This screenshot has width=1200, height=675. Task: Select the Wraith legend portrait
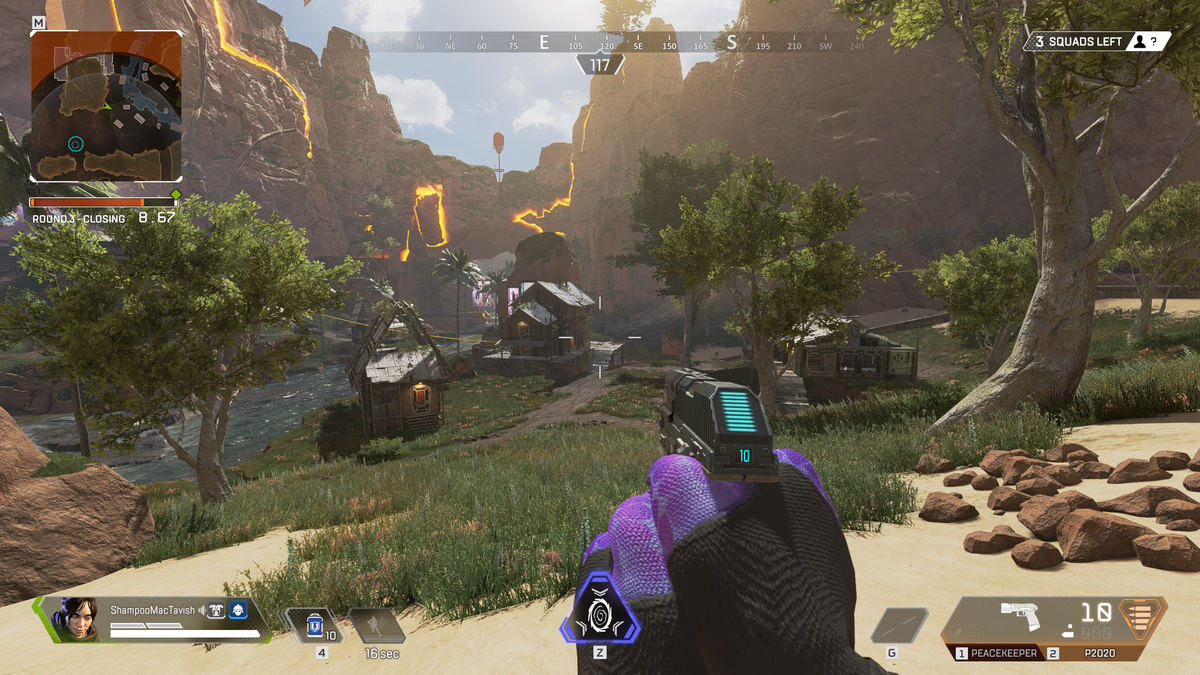point(75,619)
